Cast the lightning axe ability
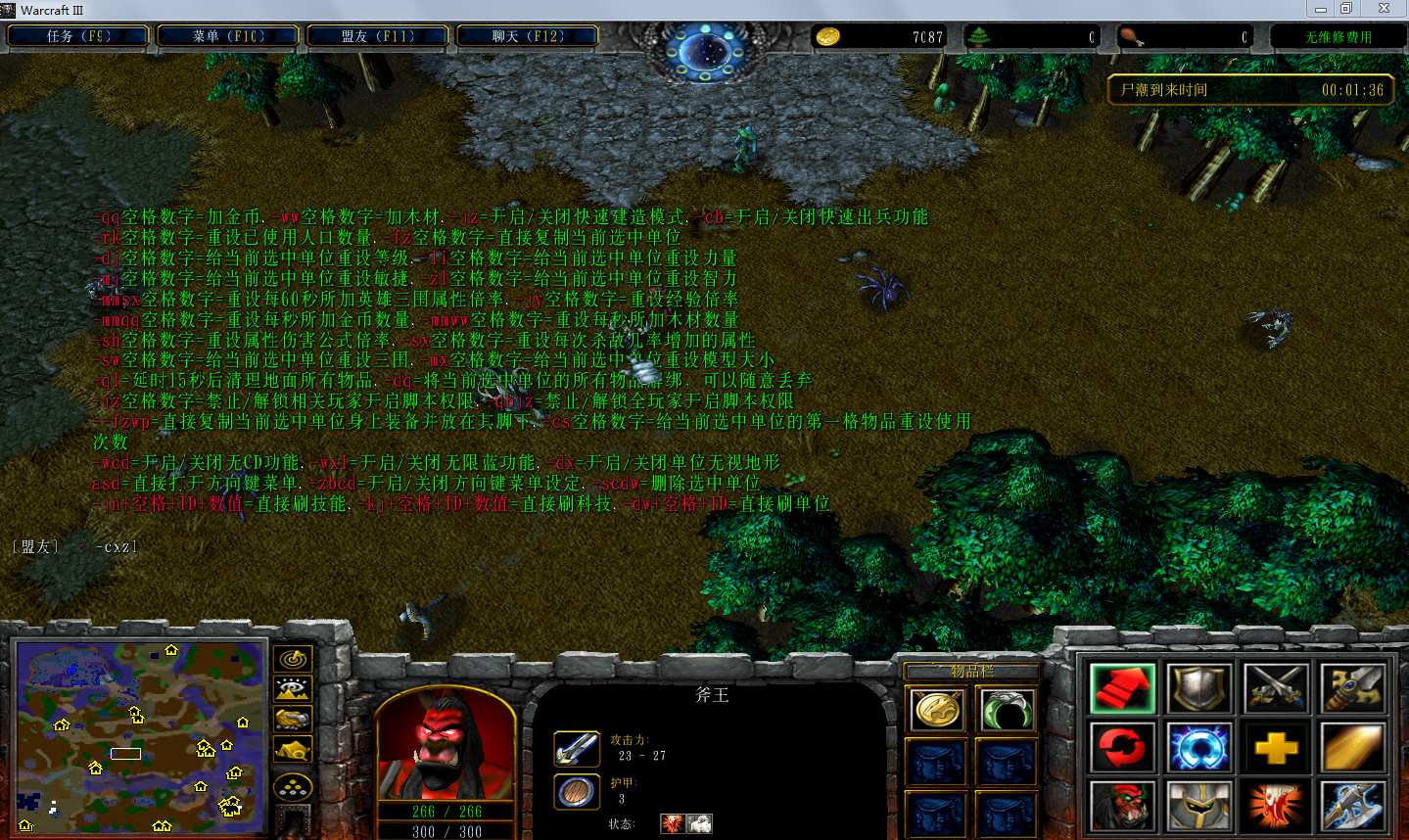 tap(1352, 807)
